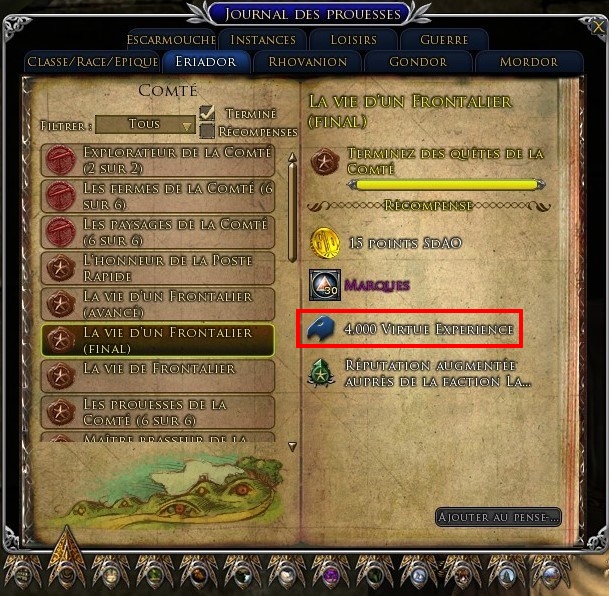
Task: Toggle the Terminé checkbox
Action: 208,113
